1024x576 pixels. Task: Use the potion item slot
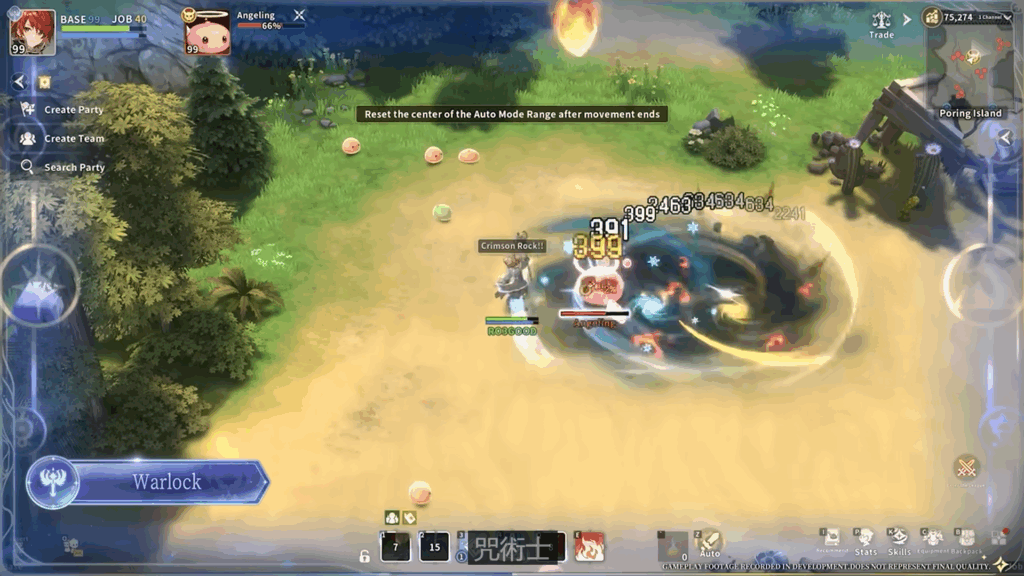coord(672,546)
